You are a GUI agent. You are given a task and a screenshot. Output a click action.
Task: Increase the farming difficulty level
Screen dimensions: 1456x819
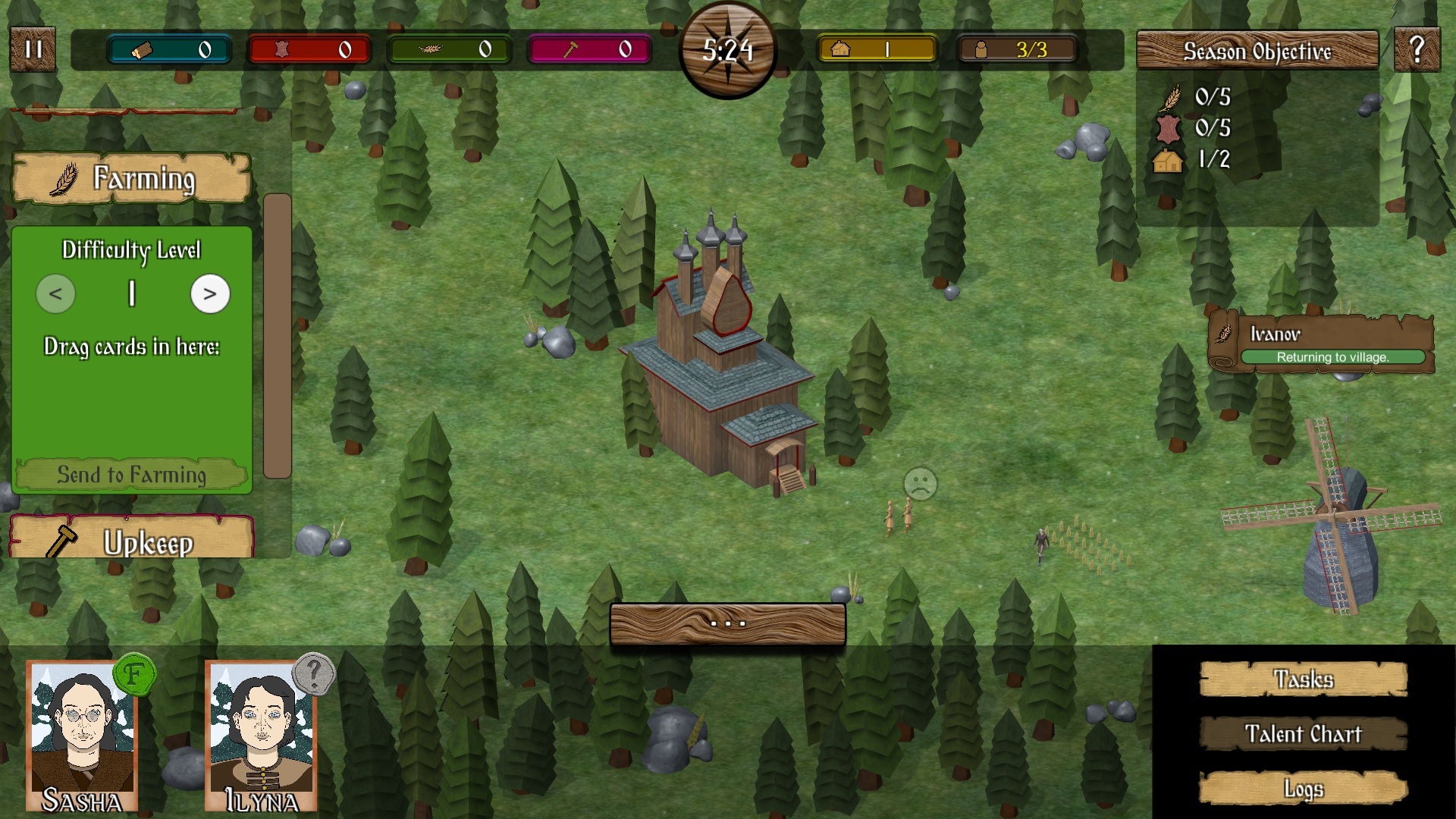(x=210, y=294)
